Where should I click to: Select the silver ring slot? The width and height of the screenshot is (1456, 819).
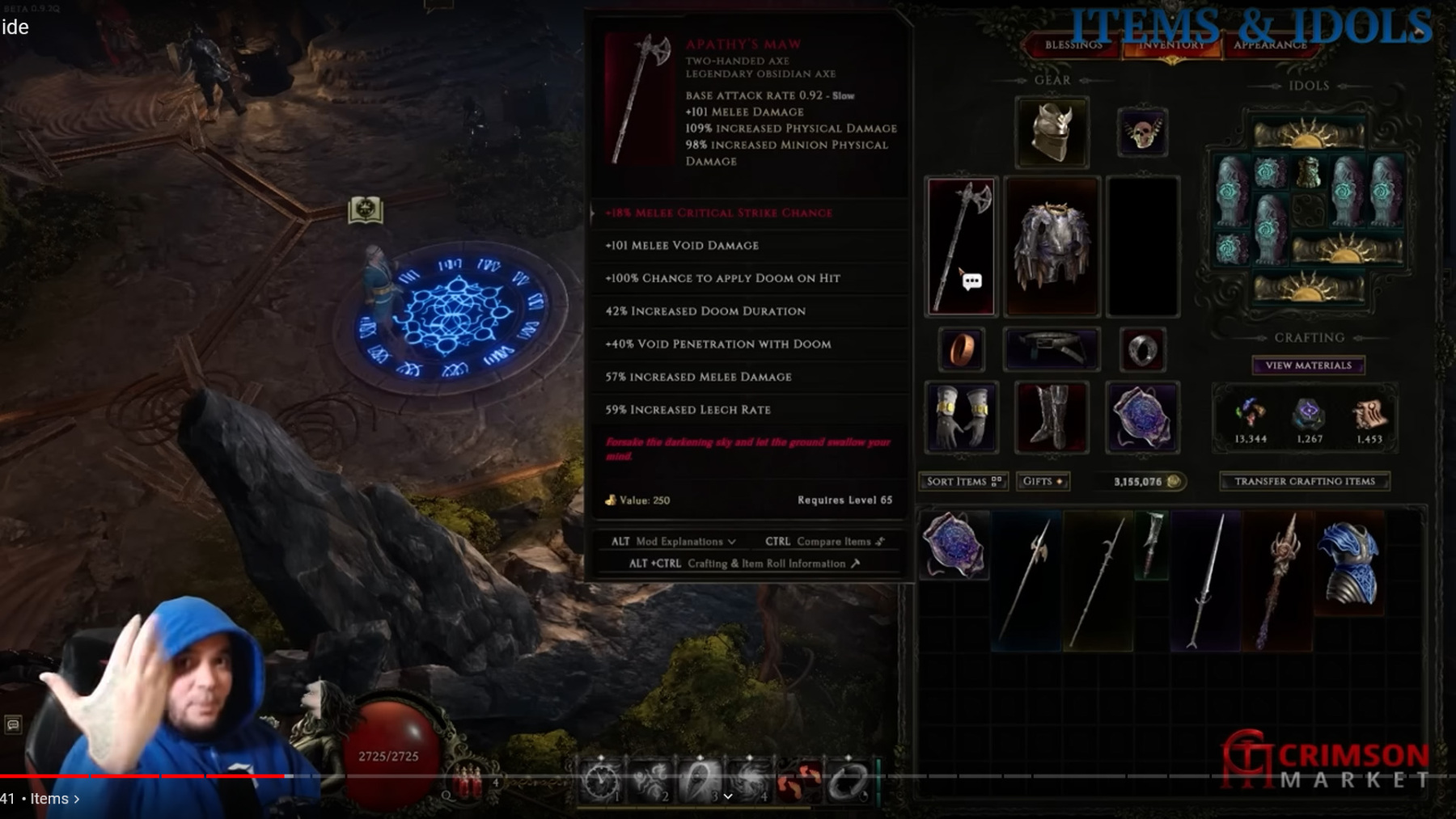coord(1141,349)
